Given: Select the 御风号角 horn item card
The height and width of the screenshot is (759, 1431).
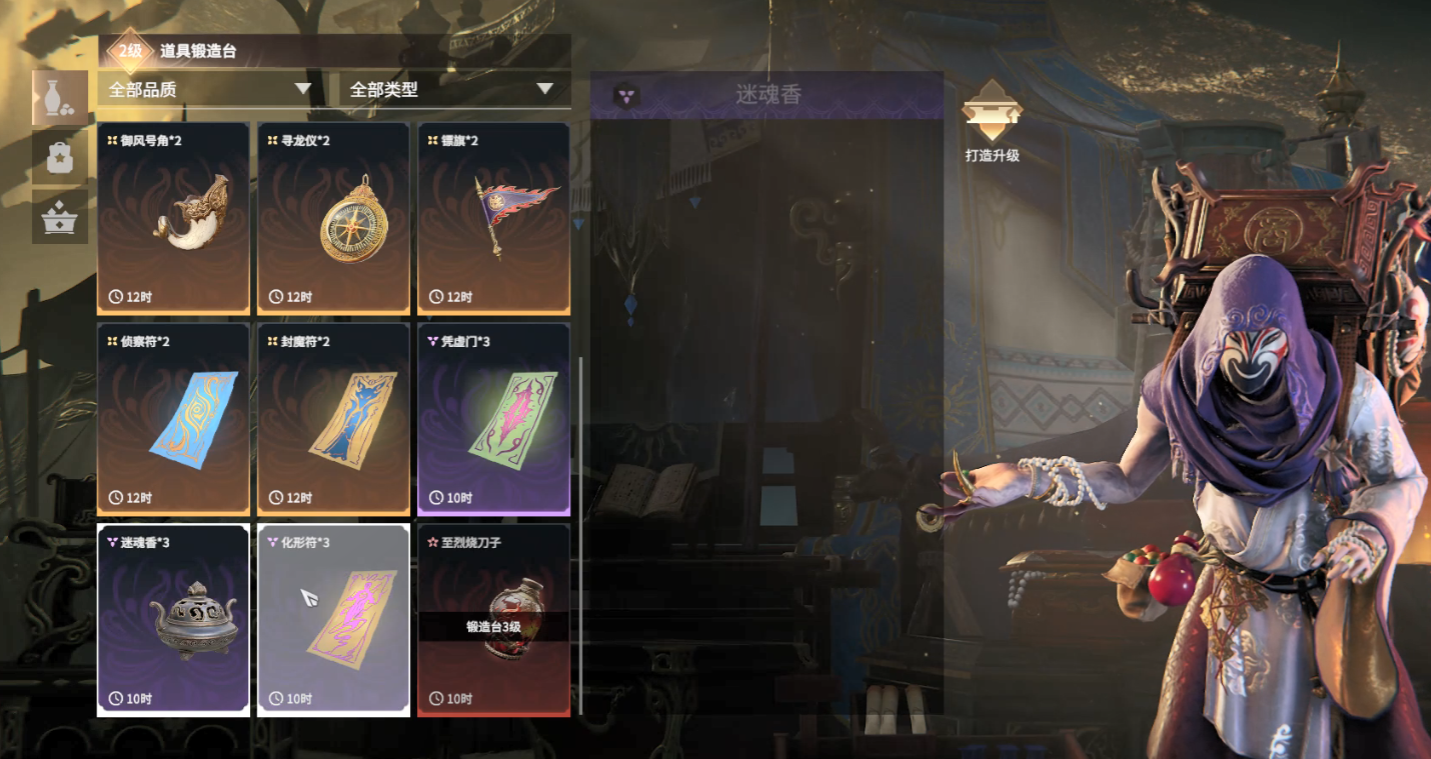Looking at the screenshot, I should pyautogui.click(x=173, y=218).
